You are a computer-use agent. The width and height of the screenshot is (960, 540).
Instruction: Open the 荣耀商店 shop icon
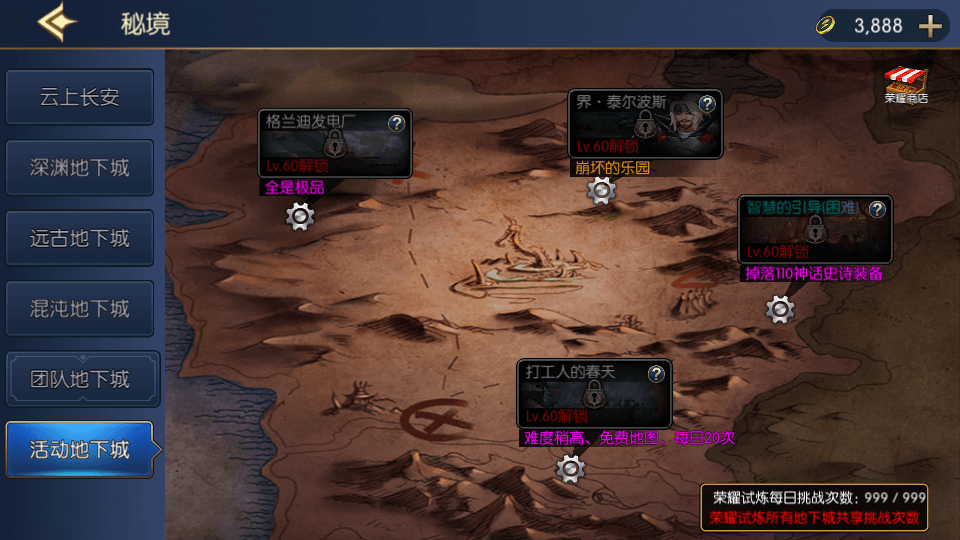coord(906,86)
